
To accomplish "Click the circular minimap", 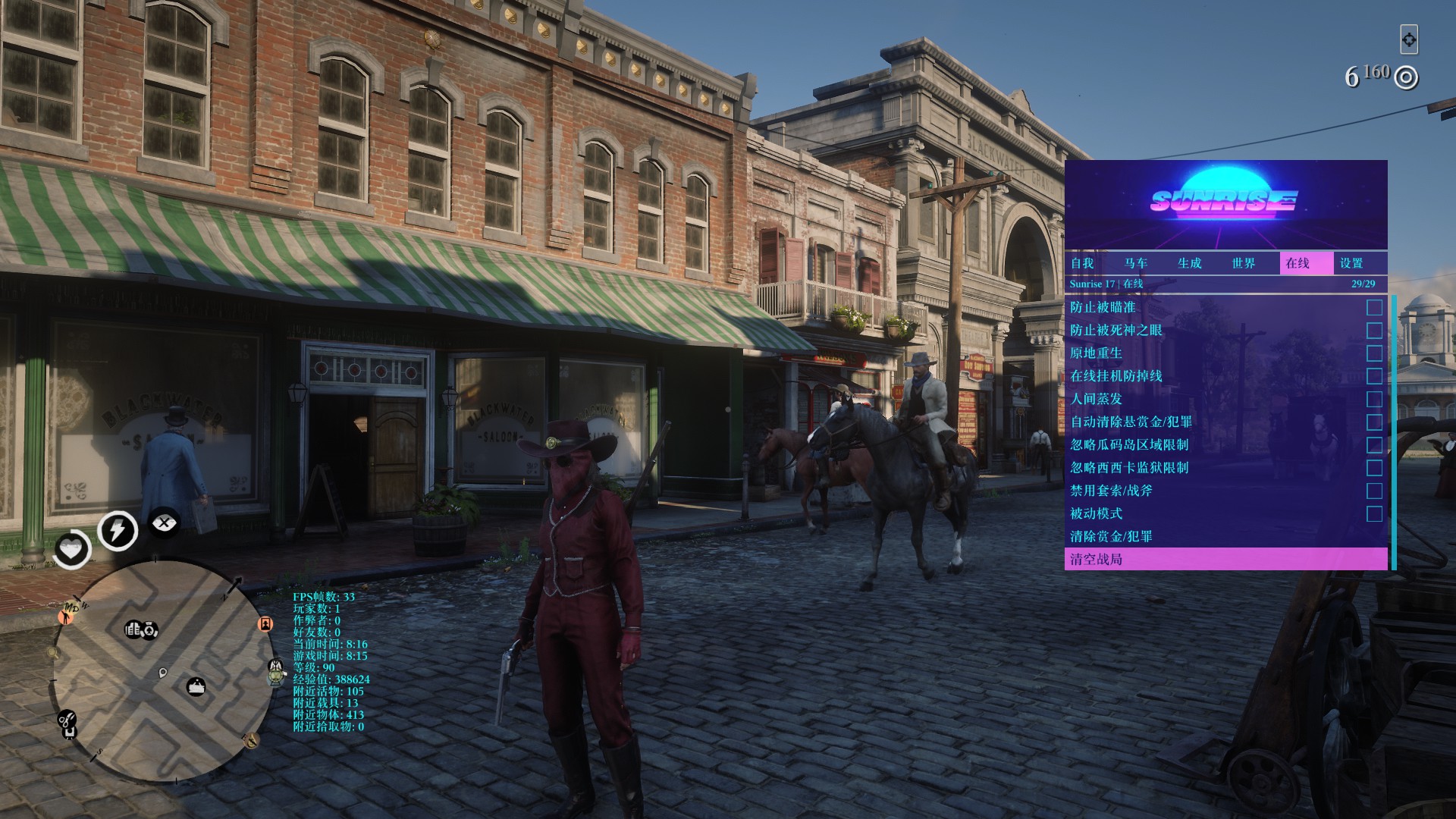I will [x=162, y=670].
